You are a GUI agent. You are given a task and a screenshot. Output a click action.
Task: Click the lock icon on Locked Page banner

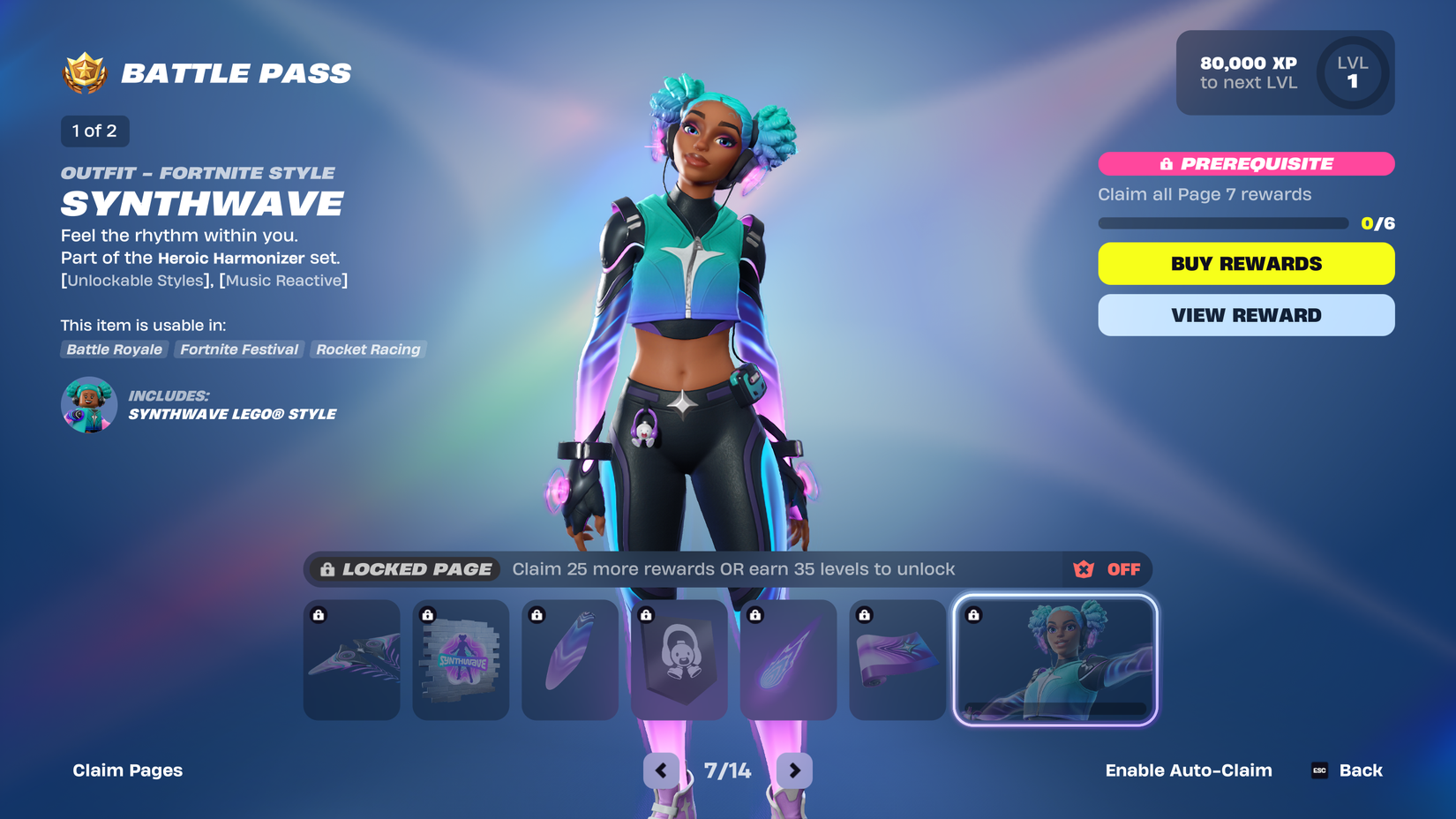326,569
